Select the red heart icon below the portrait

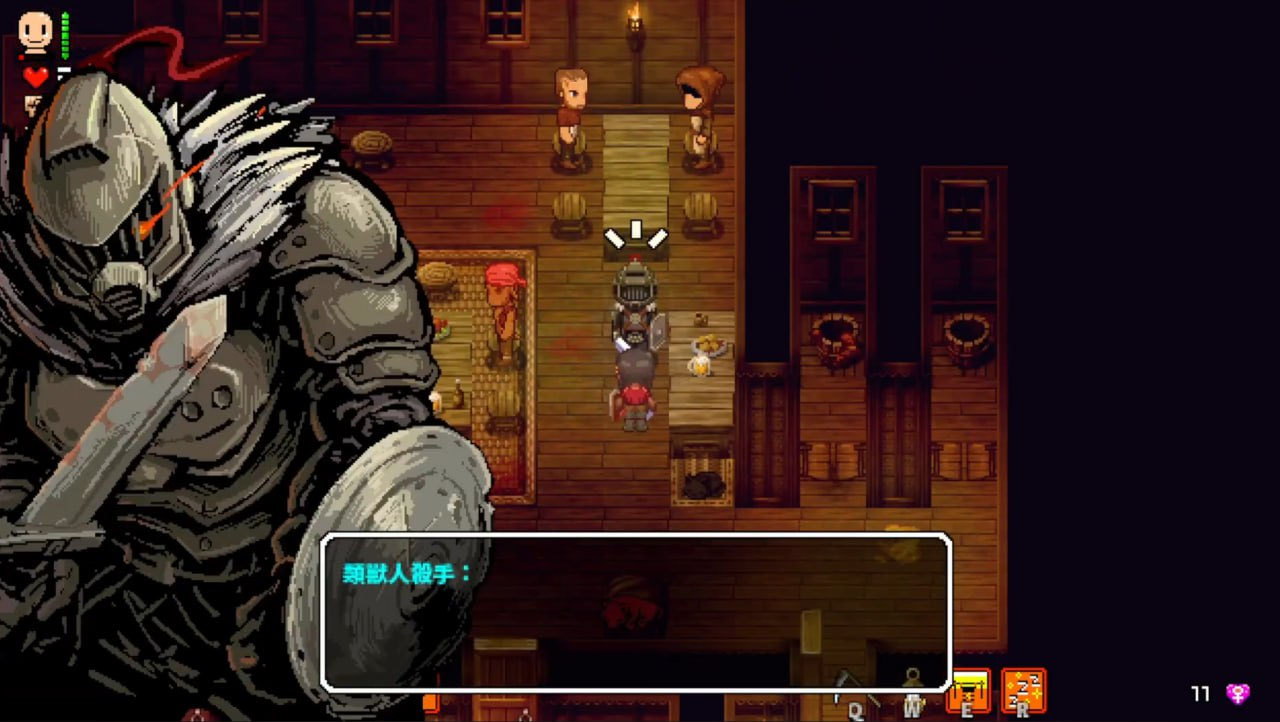click(36, 76)
